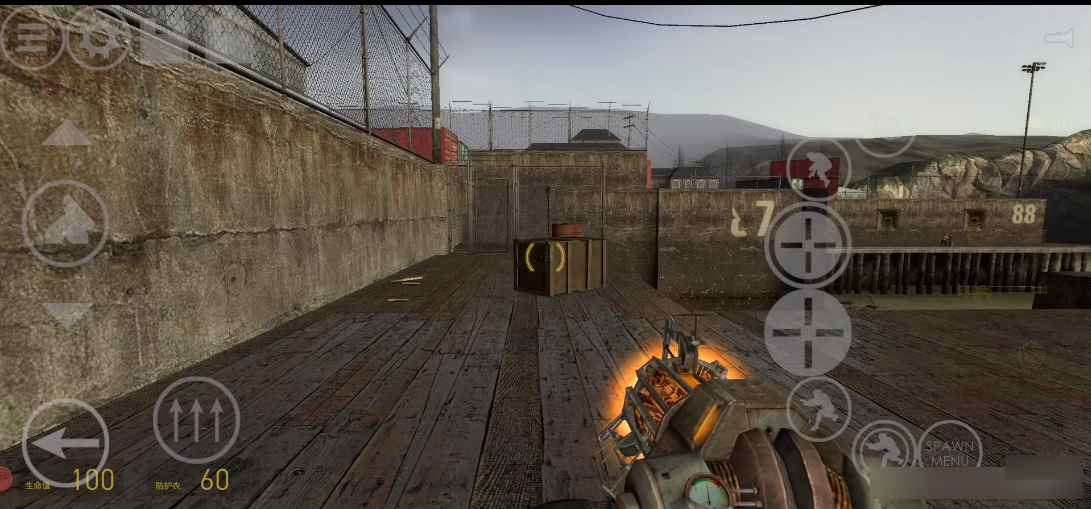Toggle the flashlight icon
The height and width of the screenshot is (509, 1091).
1058,38
